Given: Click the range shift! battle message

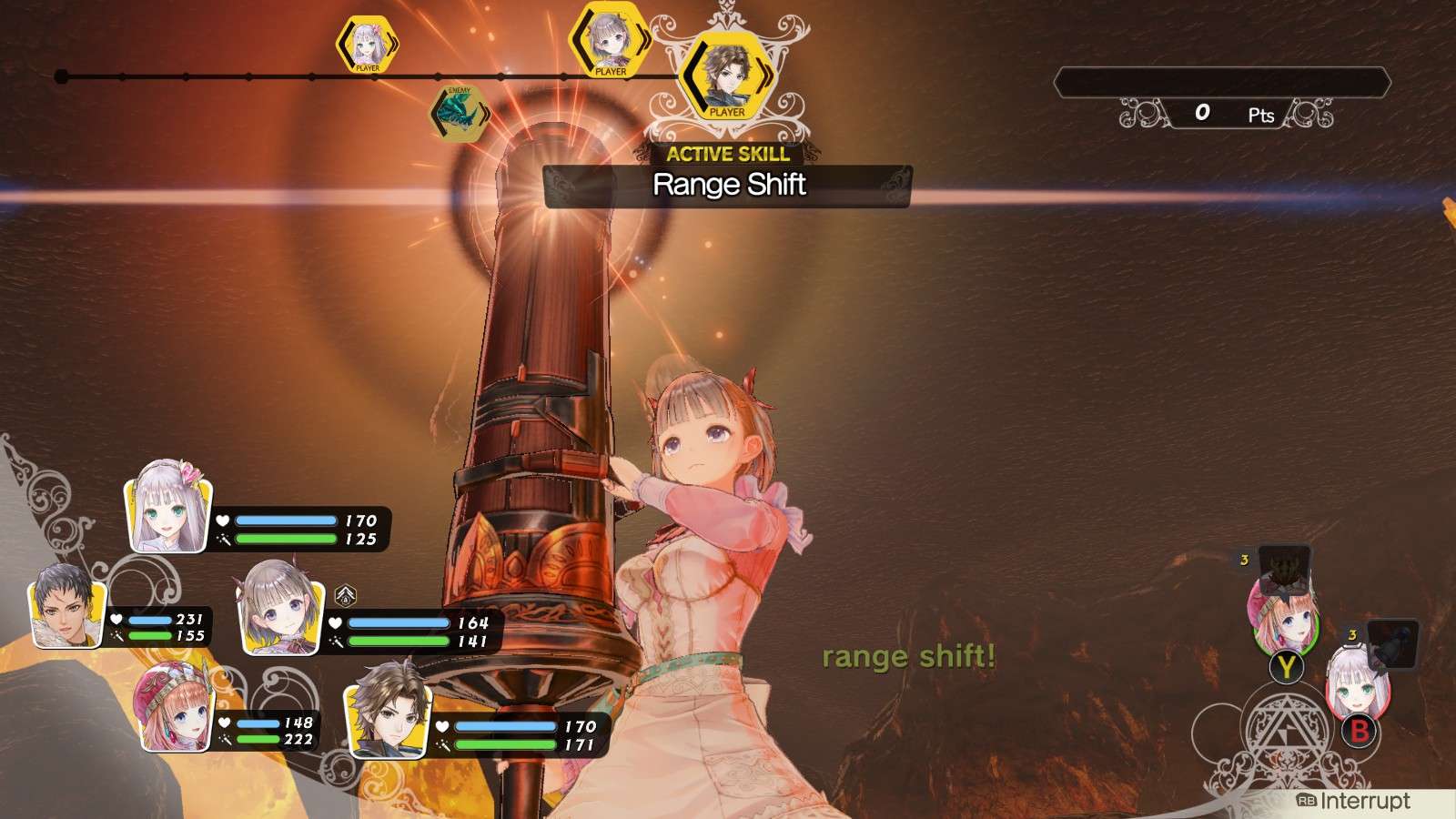Looking at the screenshot, I should (910, 657).
